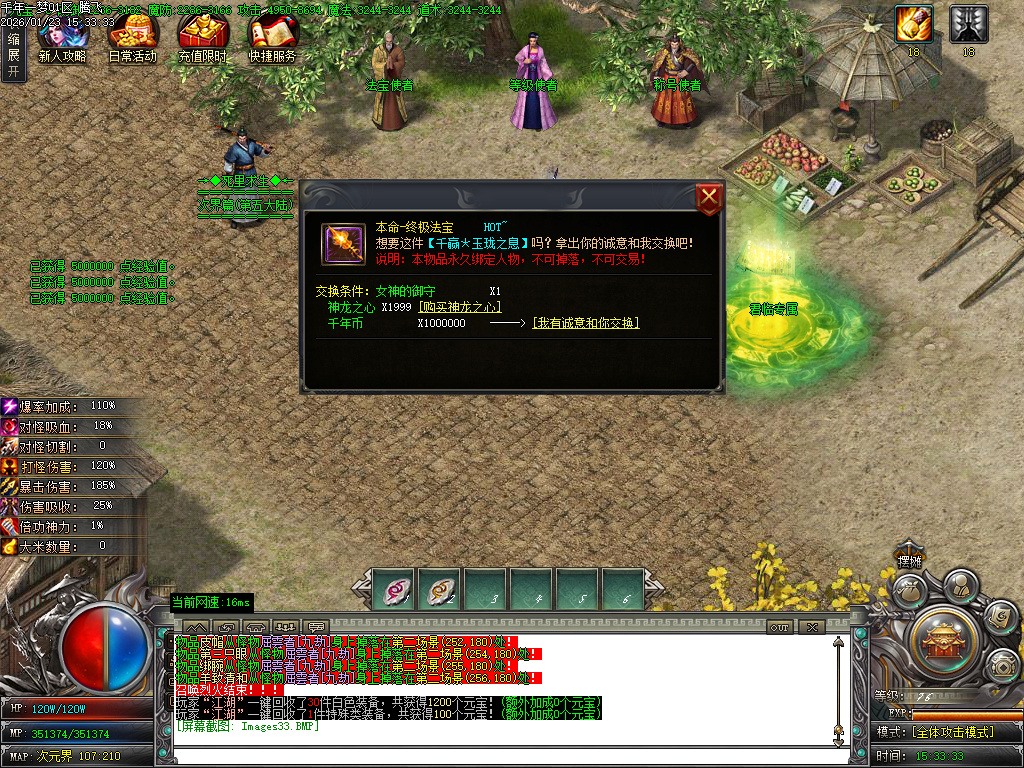The width and height of the screenshot is (1024, 768).
Task: Open the 充值限时 limited recharge offer
Action: coord(202,38)
